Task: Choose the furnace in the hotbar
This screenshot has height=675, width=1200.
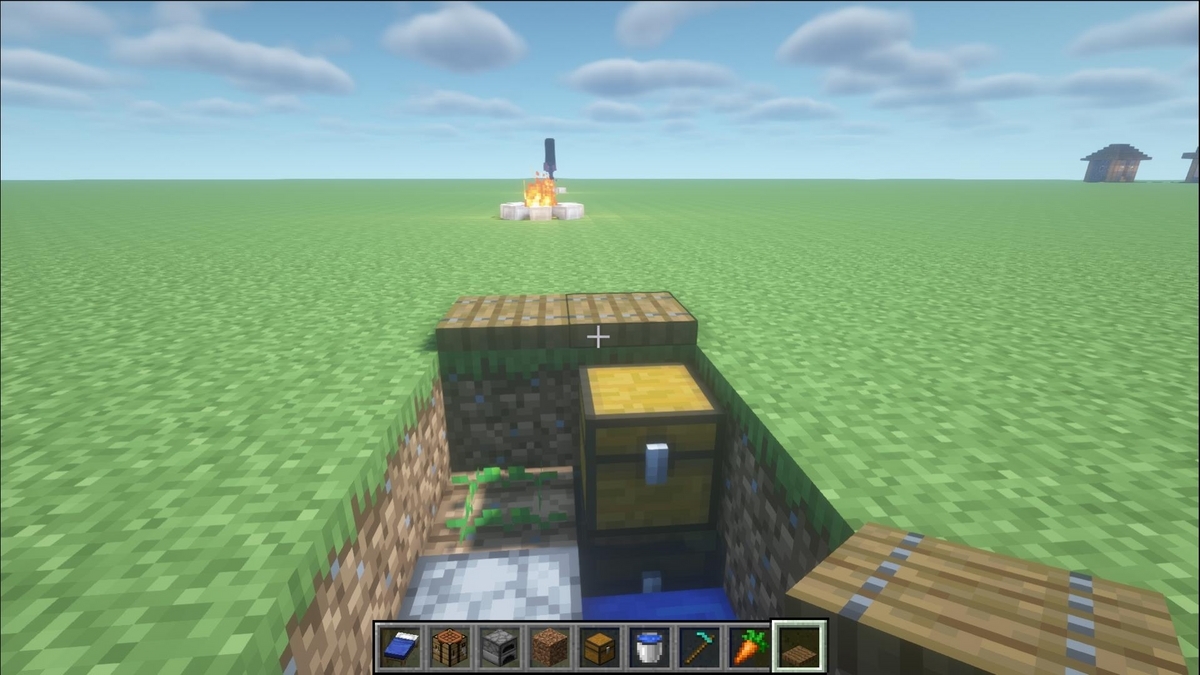Action: point(499,646)
